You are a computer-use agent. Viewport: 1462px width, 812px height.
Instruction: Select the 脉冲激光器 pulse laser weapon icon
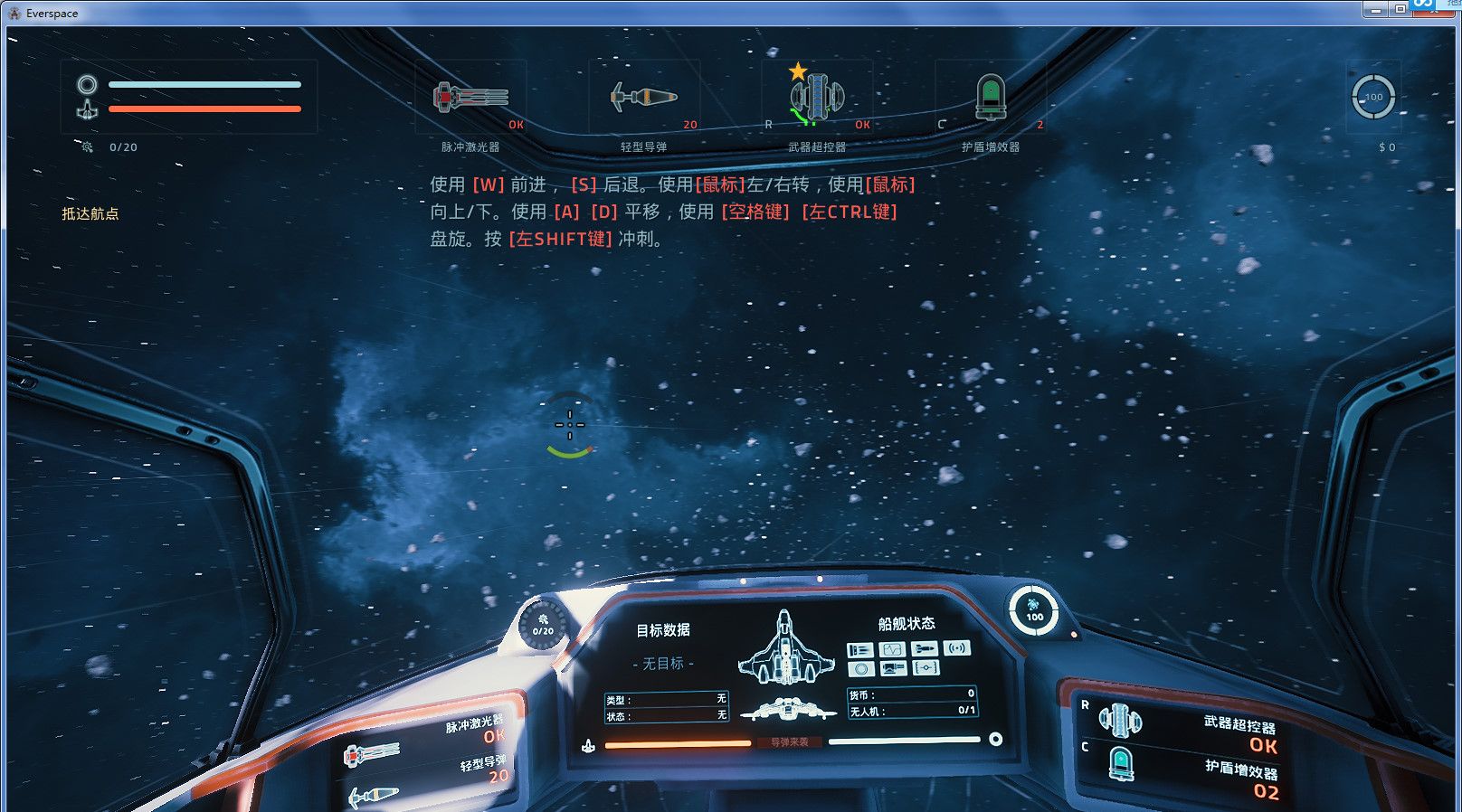point(470,97)
